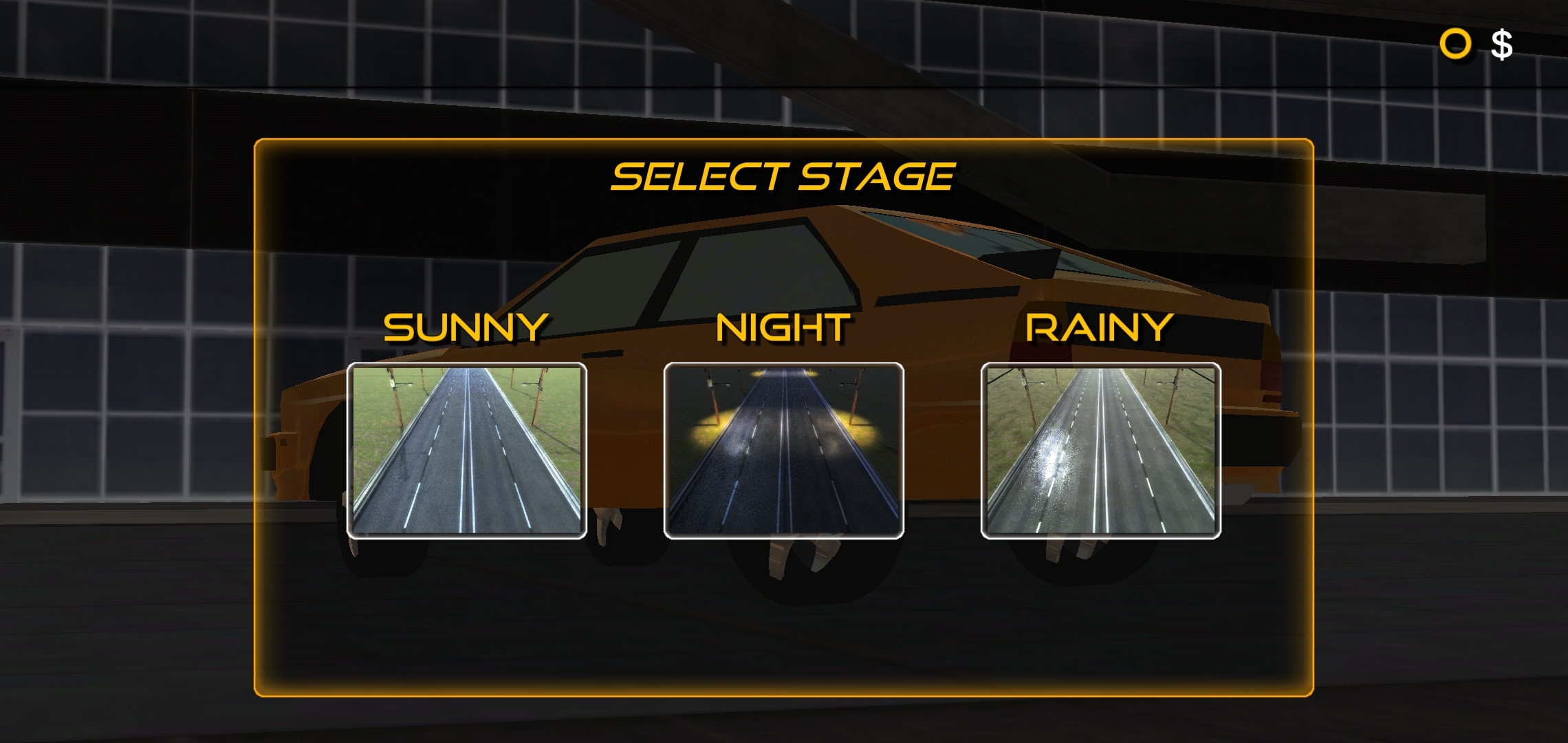1568x743 pixels.
Task: Pick the Rainy stage thumbnail
Action: tap(1100, 451)
